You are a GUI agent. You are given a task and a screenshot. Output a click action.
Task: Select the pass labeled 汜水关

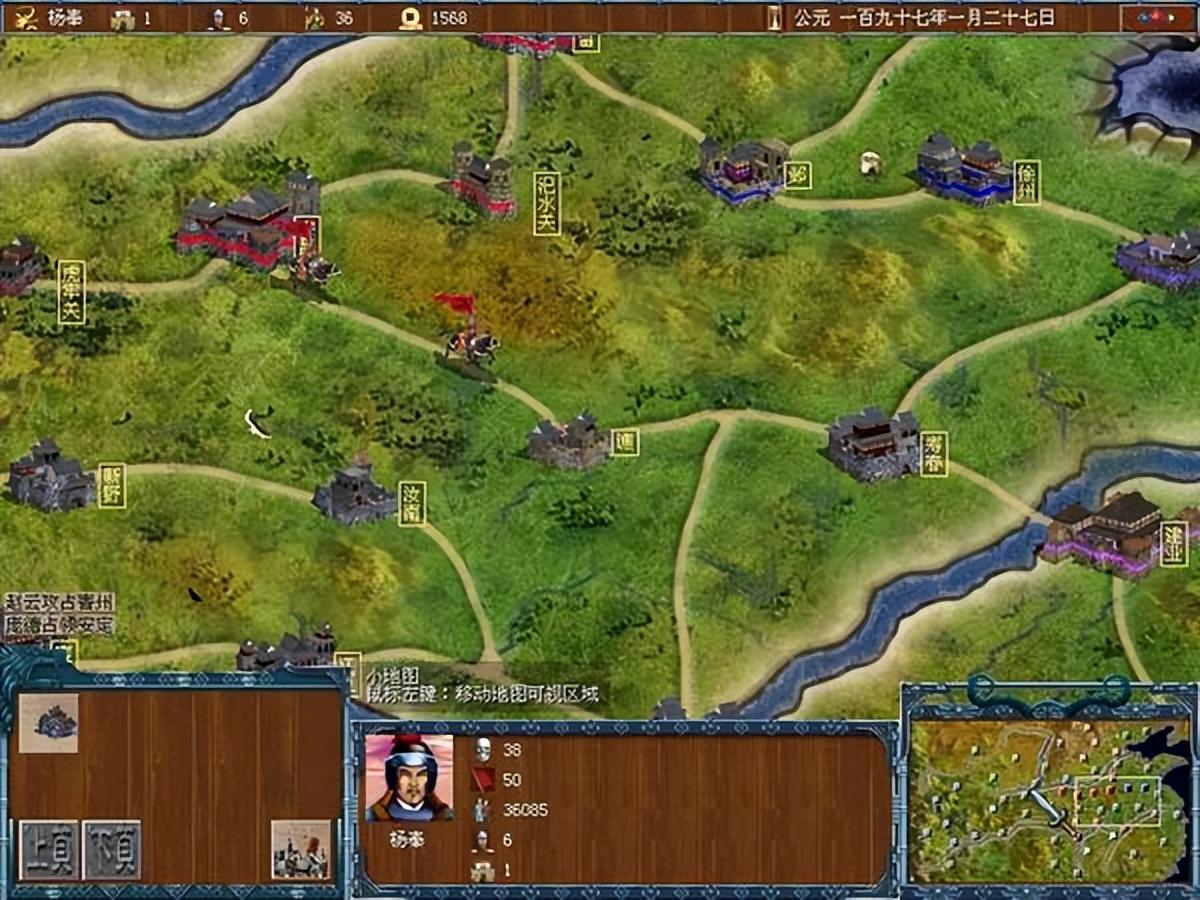pos(482,182)
